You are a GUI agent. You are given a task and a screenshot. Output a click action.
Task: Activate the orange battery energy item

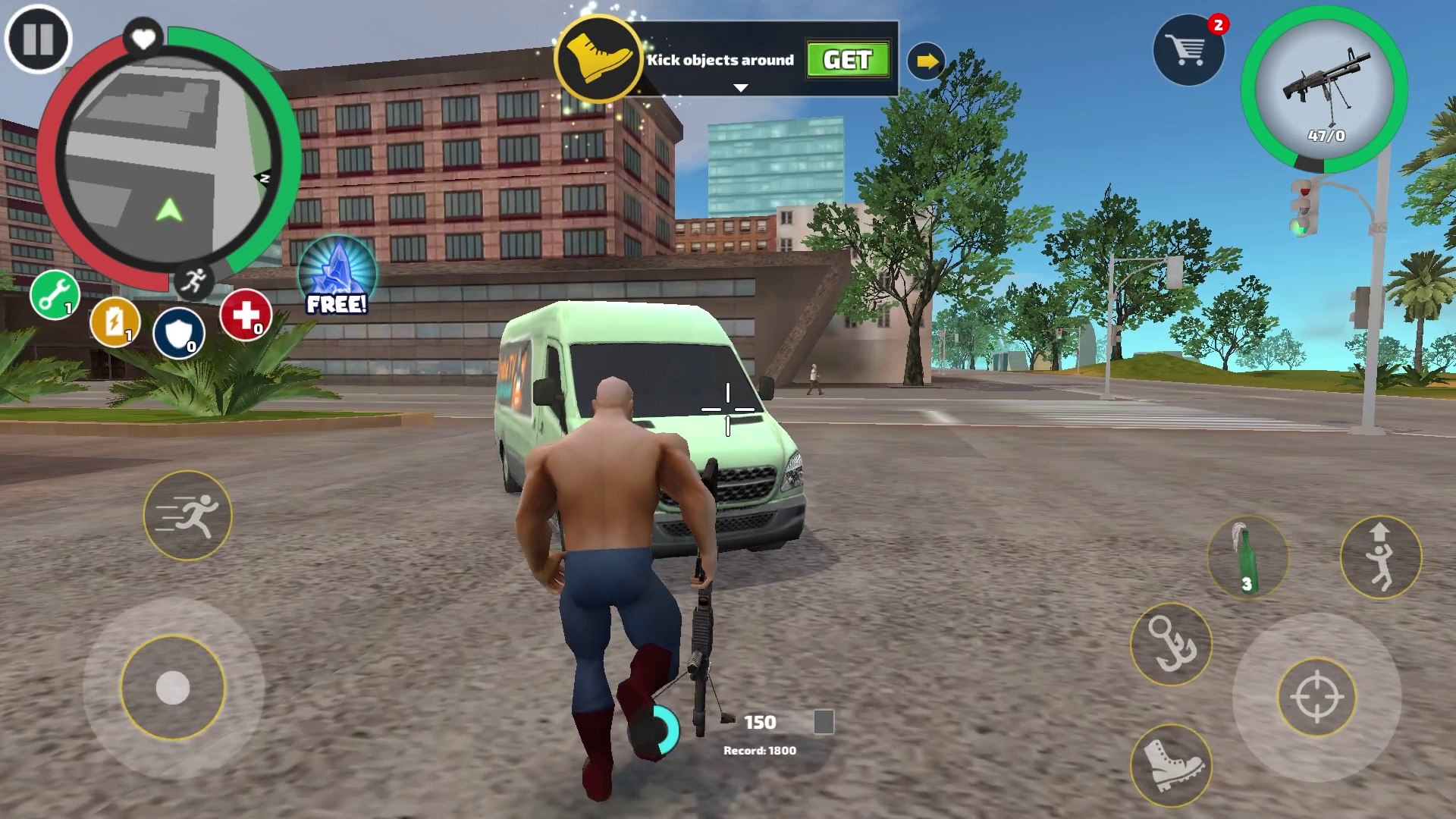coord(115,322)
